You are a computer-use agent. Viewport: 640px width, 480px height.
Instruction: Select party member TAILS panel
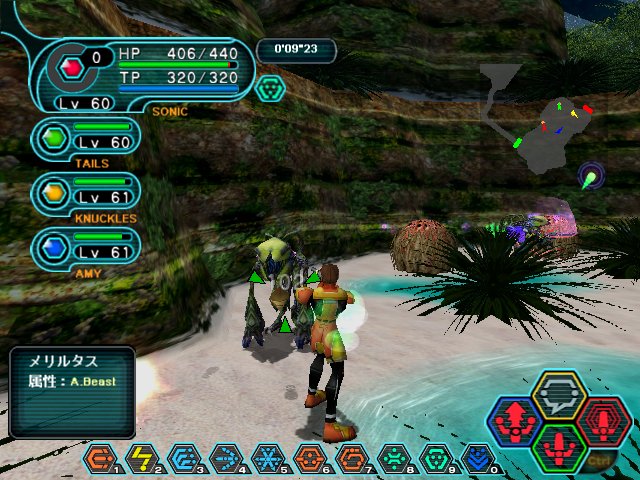click(x=85, y=140)
